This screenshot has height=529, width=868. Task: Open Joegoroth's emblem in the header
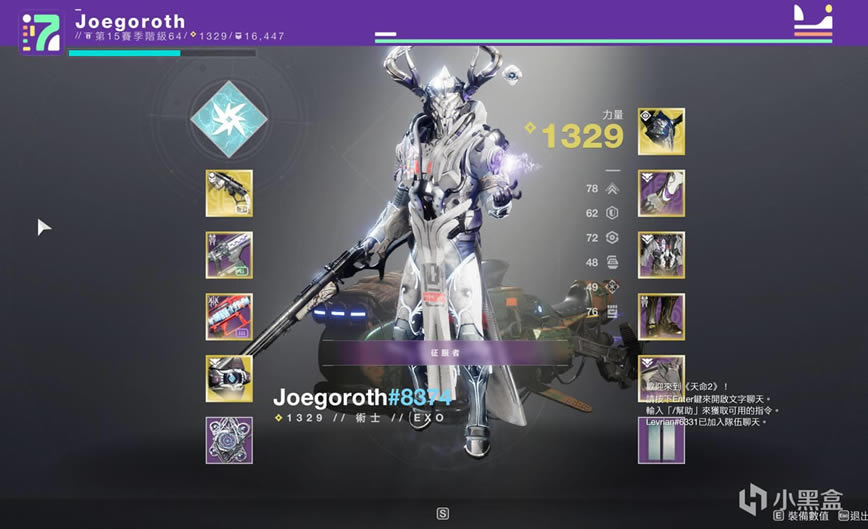pos(41,32)
